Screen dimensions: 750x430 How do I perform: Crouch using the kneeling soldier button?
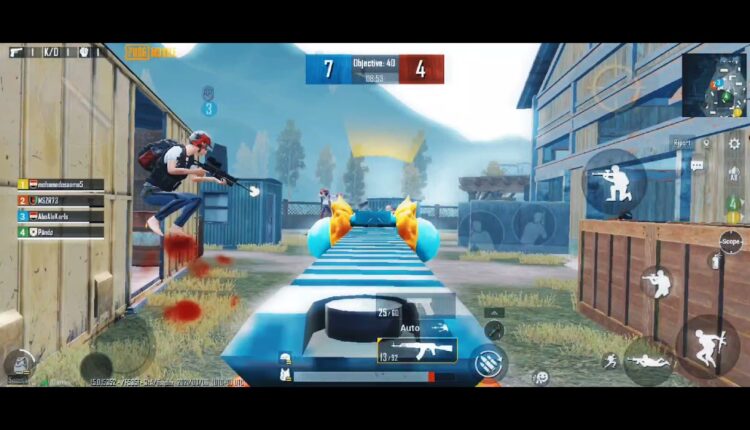[656, 283]
